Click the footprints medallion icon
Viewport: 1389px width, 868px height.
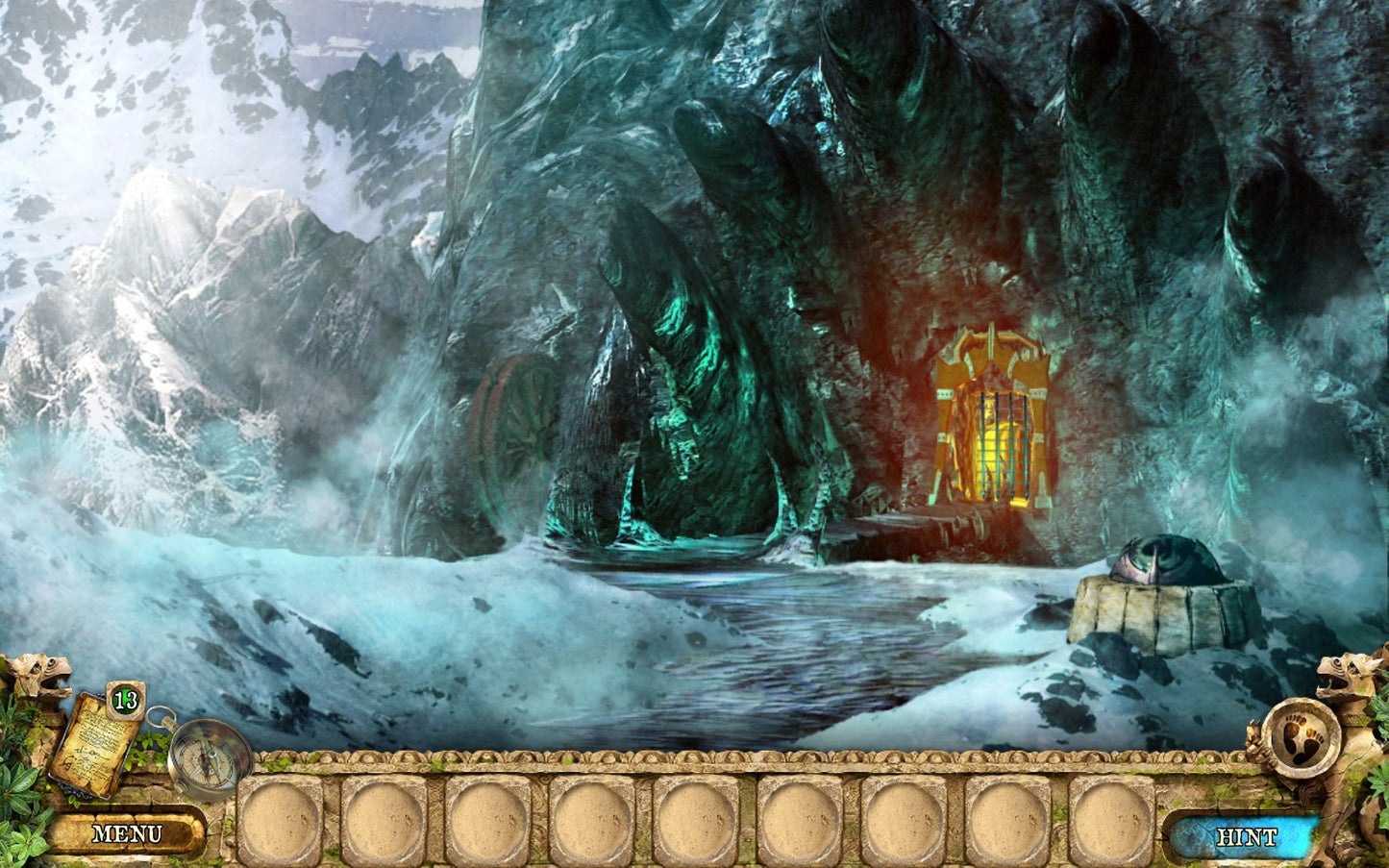[1302, 740]
